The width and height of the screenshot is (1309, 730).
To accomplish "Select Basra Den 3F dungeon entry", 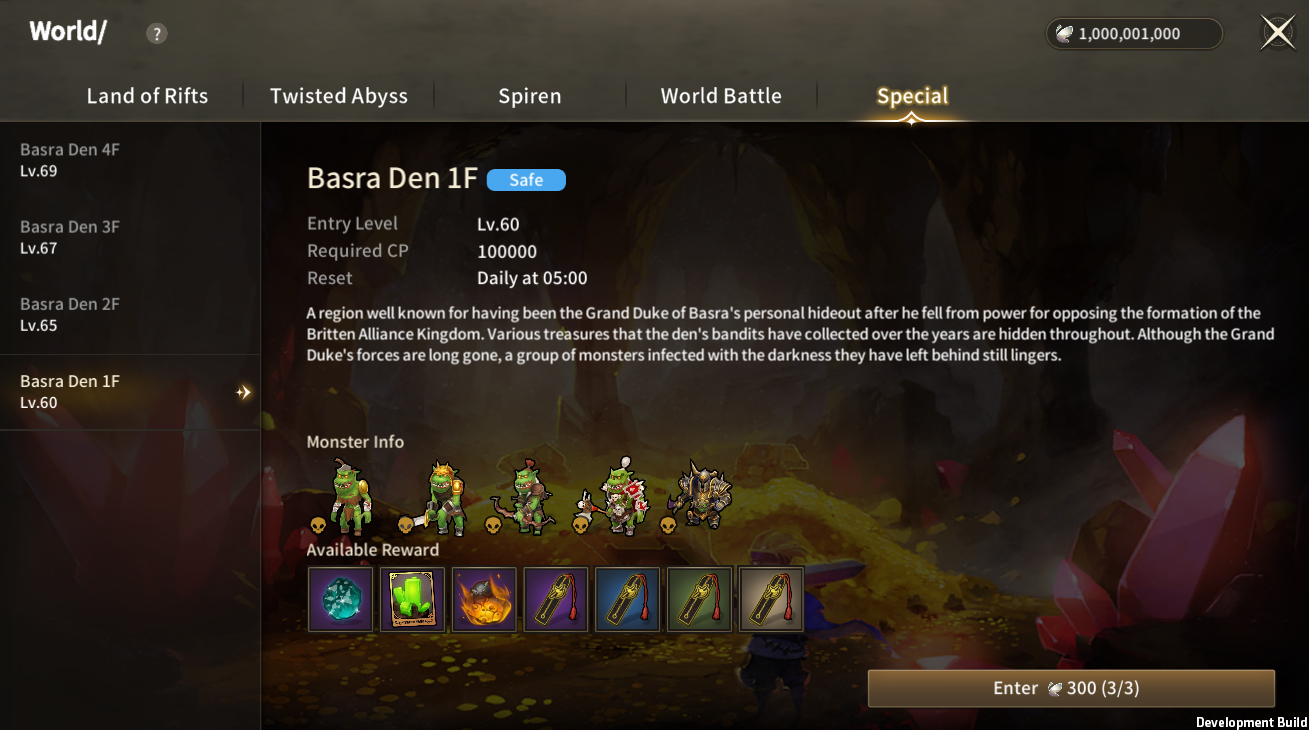I will click(130, 237).
